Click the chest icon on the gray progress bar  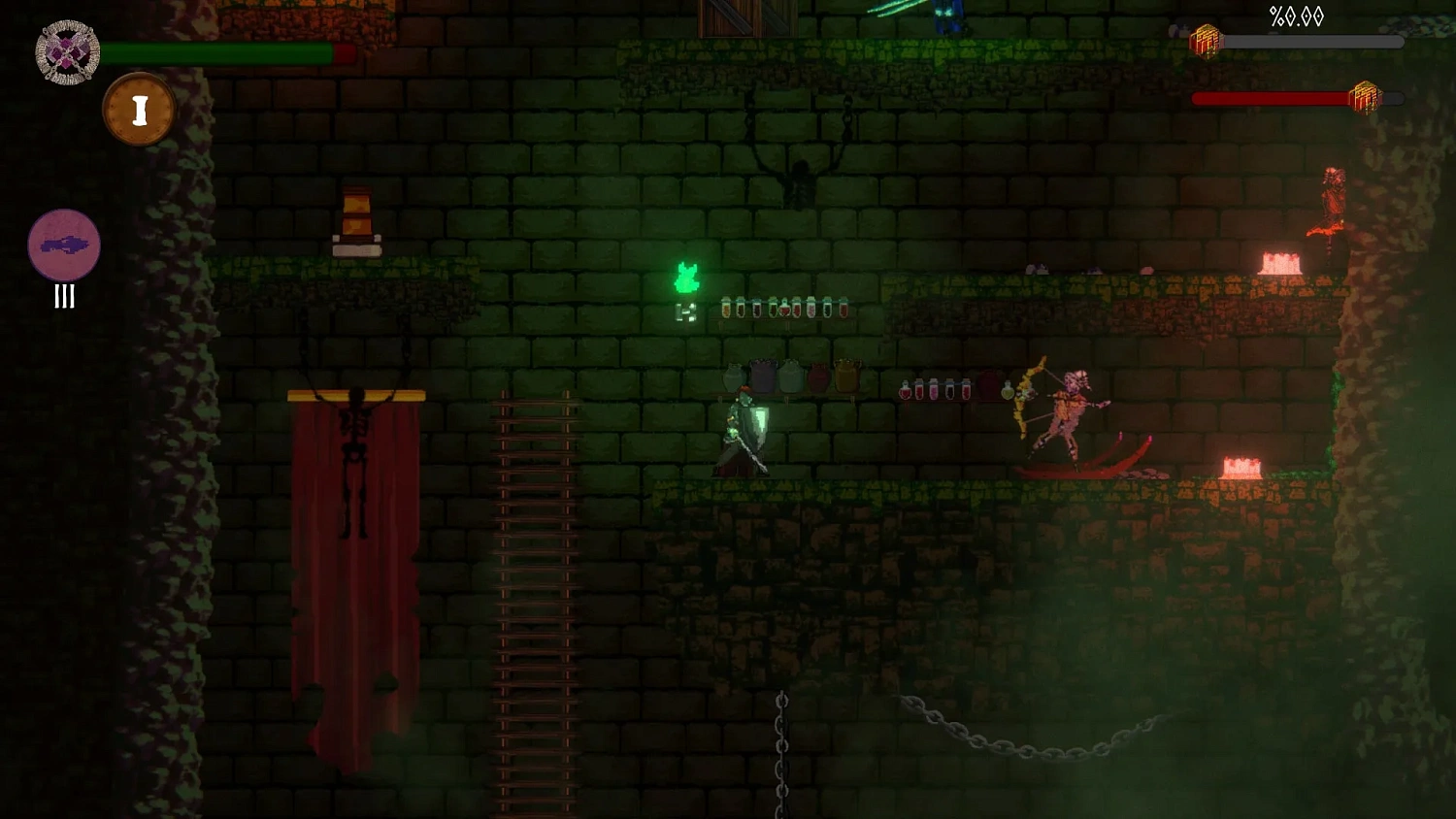(1207, 41)
